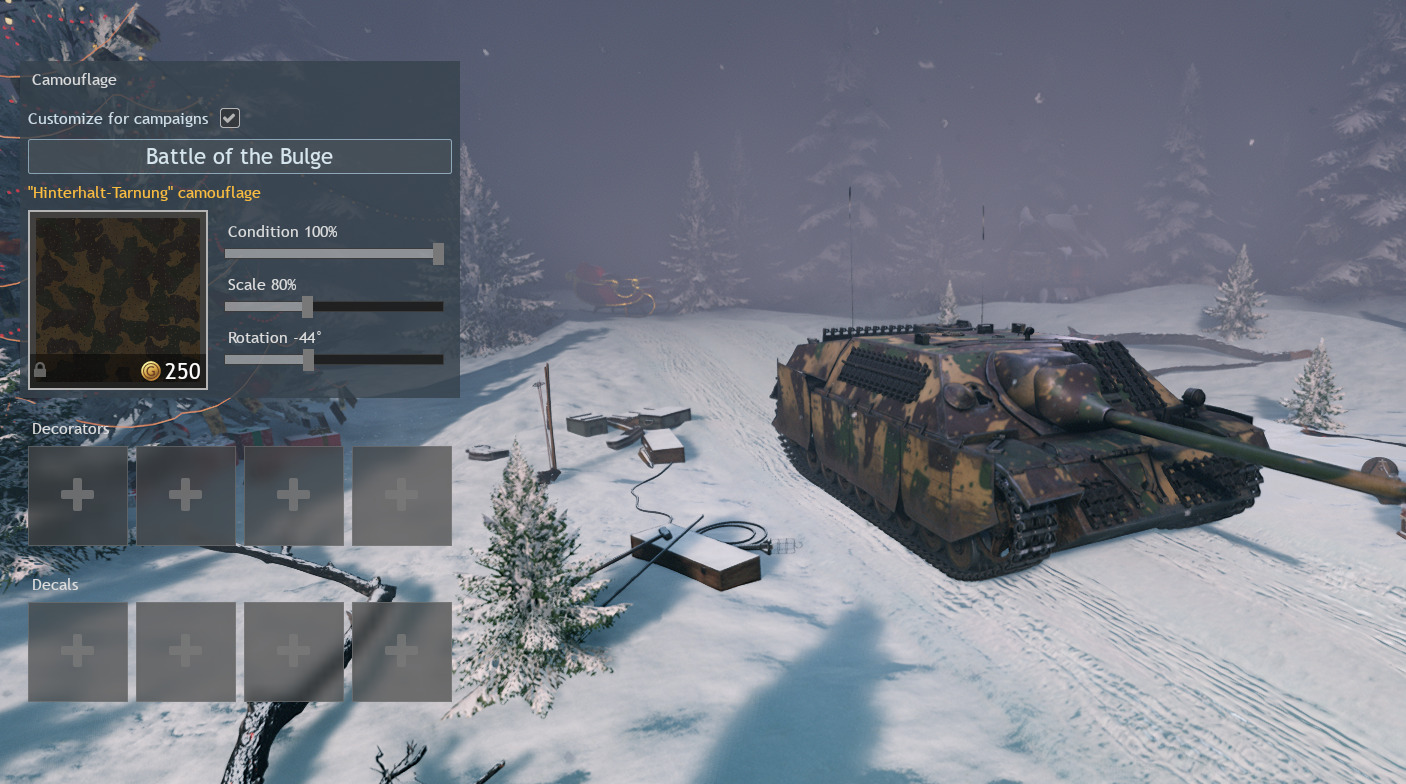
Task: Open the Battle of the Bulge campaign selector
Action: coord(240,157)
